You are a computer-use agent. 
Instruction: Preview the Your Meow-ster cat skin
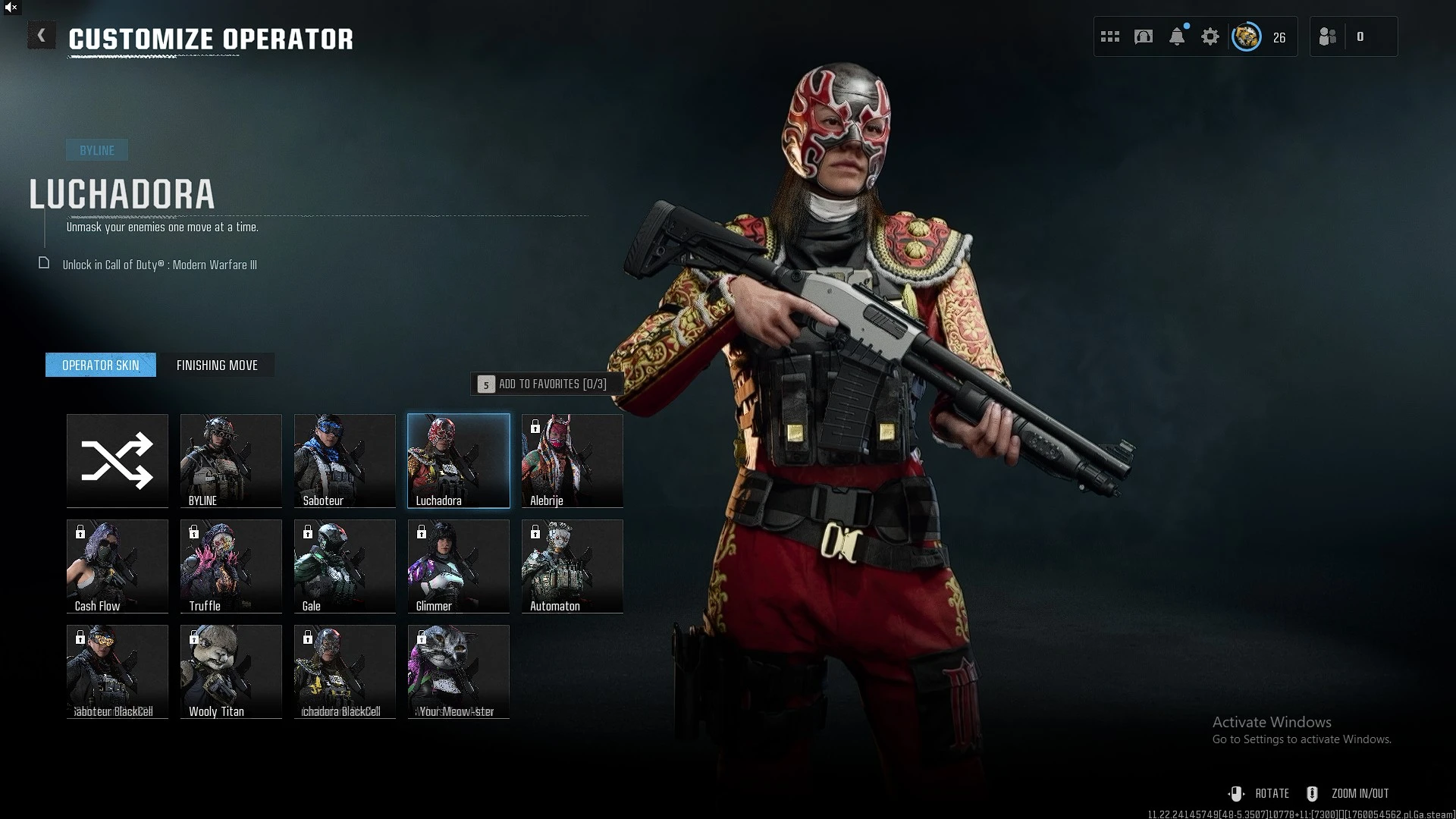459,671
